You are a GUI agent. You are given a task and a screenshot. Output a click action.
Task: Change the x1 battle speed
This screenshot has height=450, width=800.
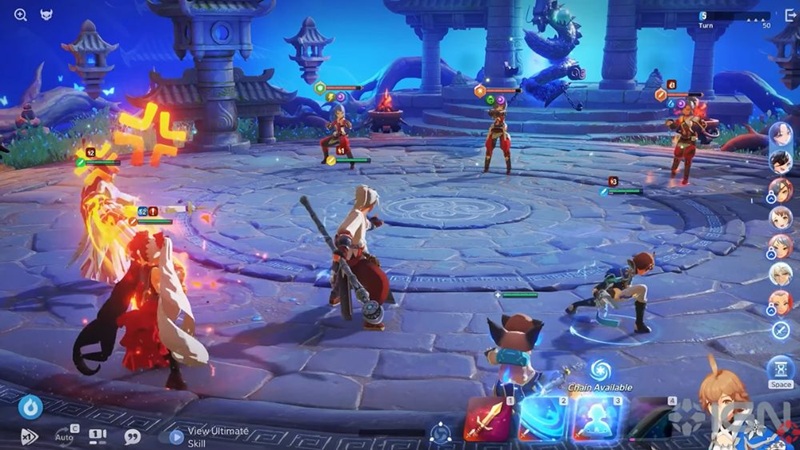click(28, 437)
